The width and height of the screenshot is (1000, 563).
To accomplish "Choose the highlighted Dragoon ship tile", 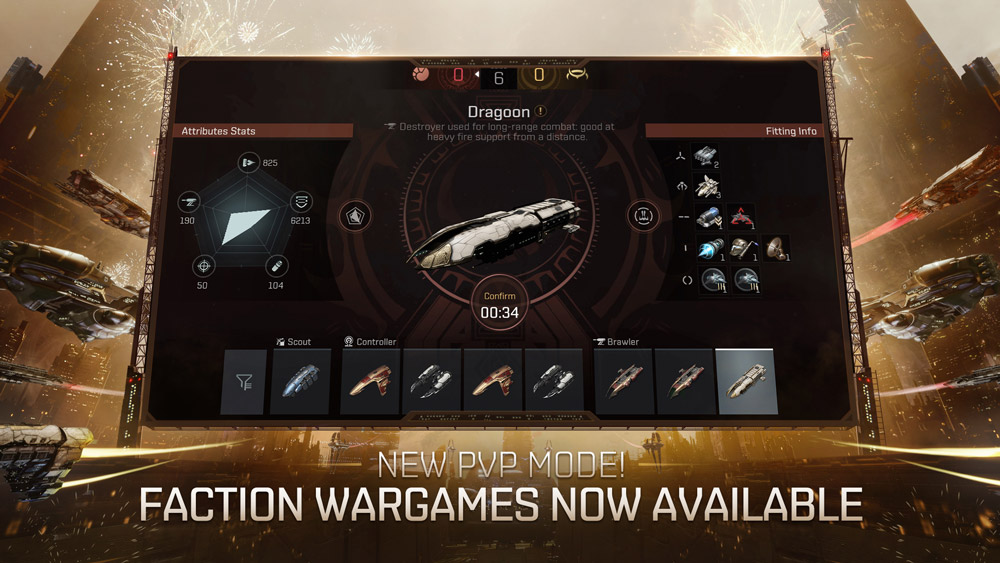I will click(745, 381).
